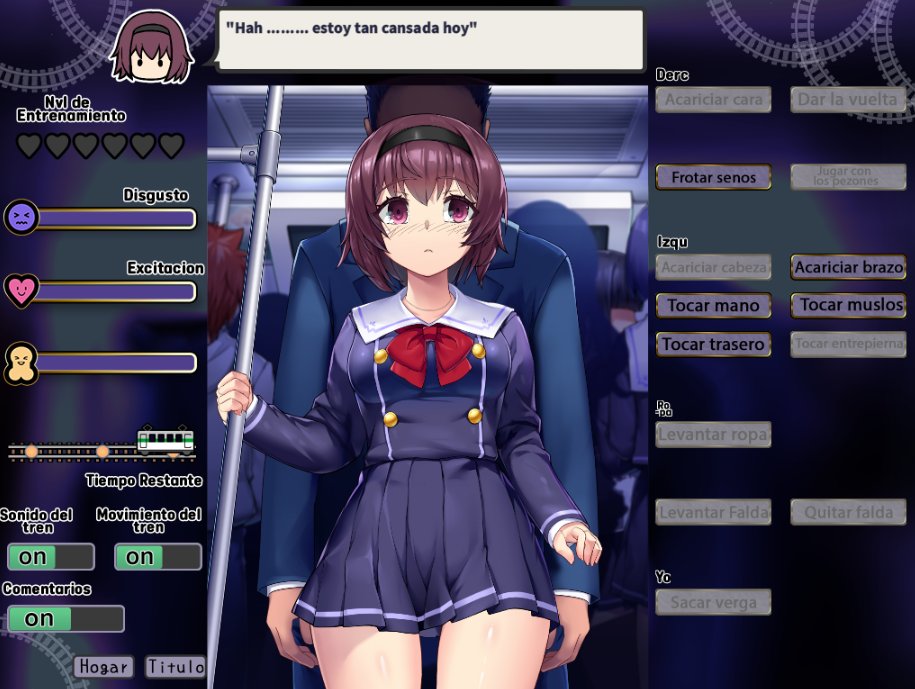This screenshot has height=689, width=915.
Task: Turn off the Movimiento del tren toggle
Action: point(158,557)
